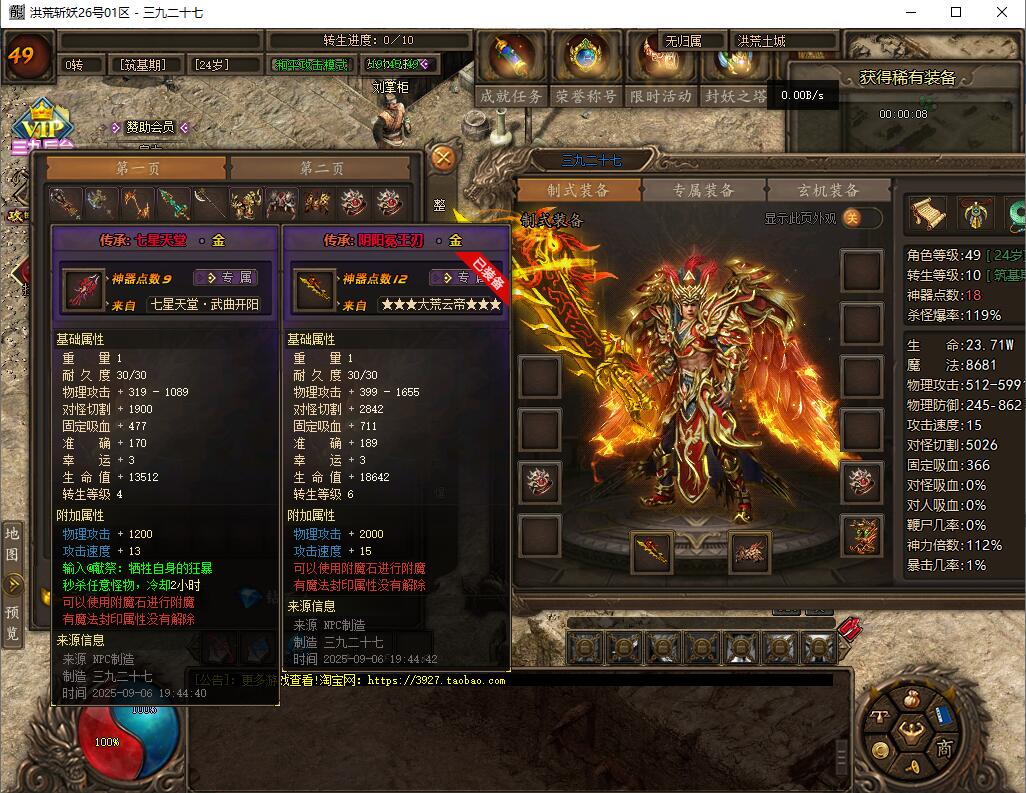The height and width of the screenshot is (793, 1026).
Task: Open the shop via the 商 button
Action: pos(943,748)
